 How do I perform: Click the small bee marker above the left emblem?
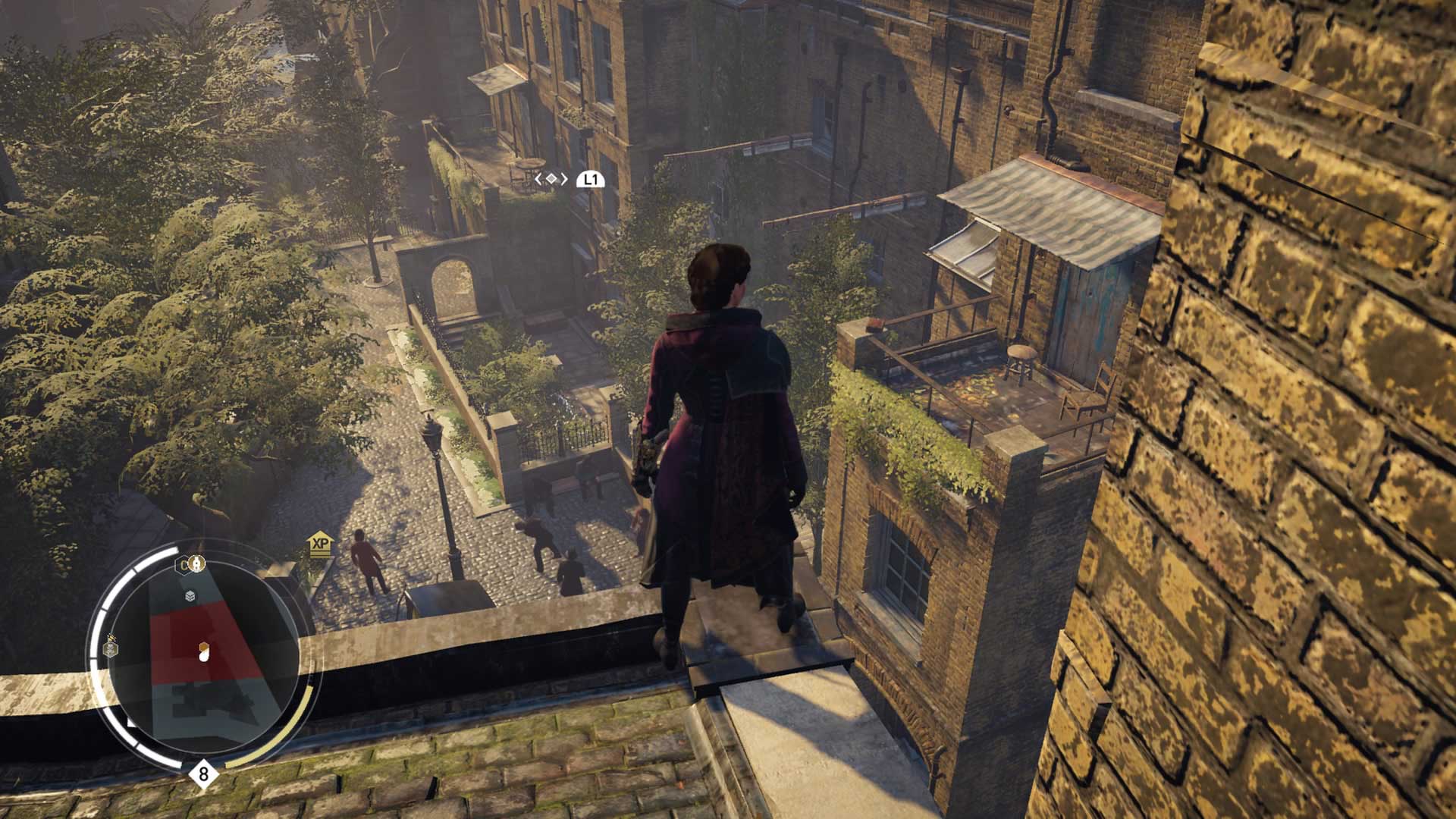click(x=111, y=638)
